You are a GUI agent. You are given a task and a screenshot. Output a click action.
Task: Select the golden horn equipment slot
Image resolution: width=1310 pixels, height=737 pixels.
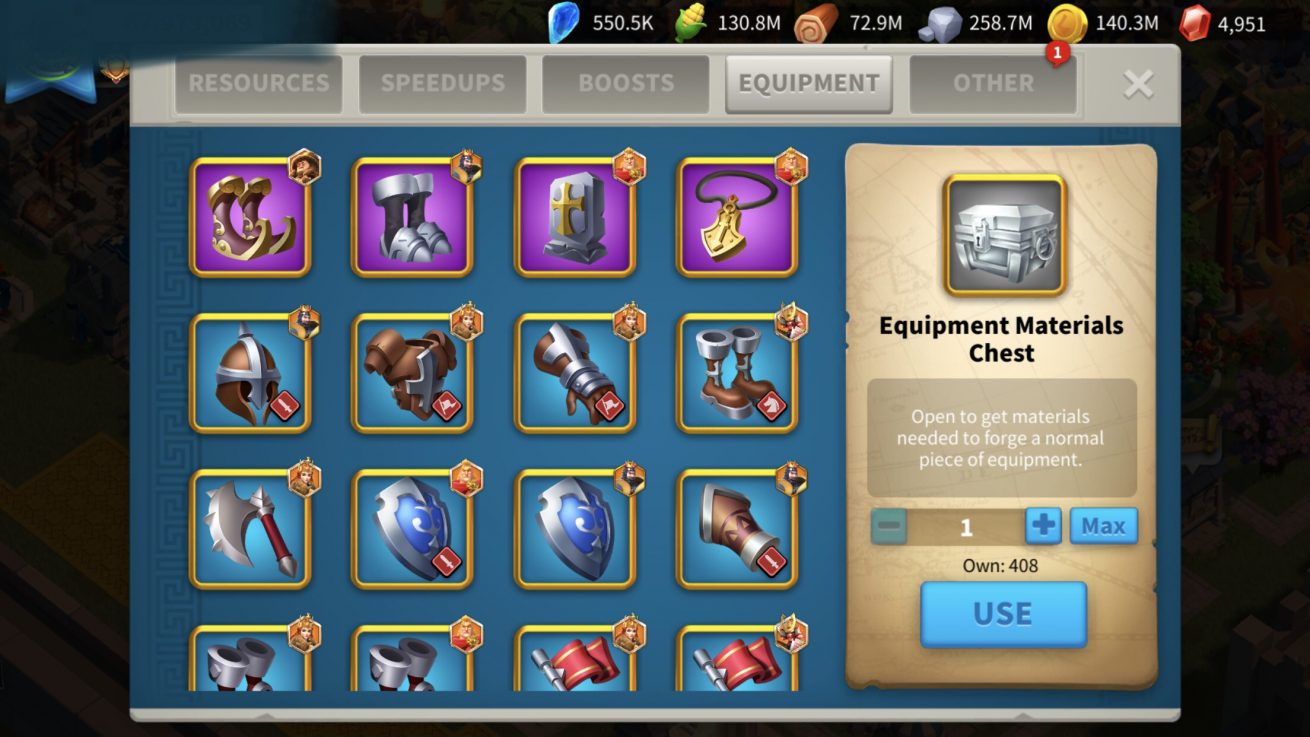pyautogui.click(x=250, y=217)
